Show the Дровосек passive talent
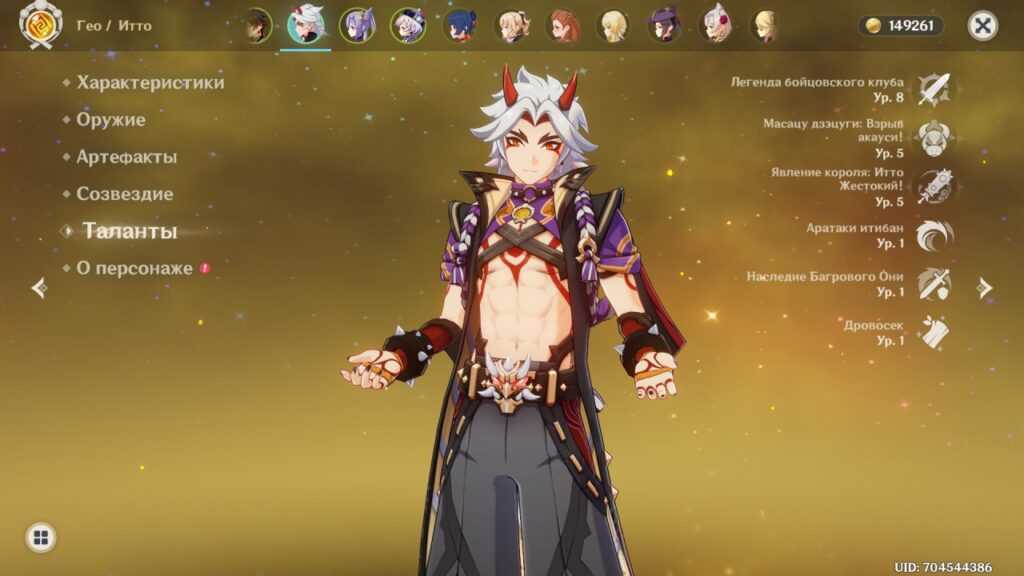This screenshot has width=1024, height=576. pyautogui.click(x=934, y=333)
